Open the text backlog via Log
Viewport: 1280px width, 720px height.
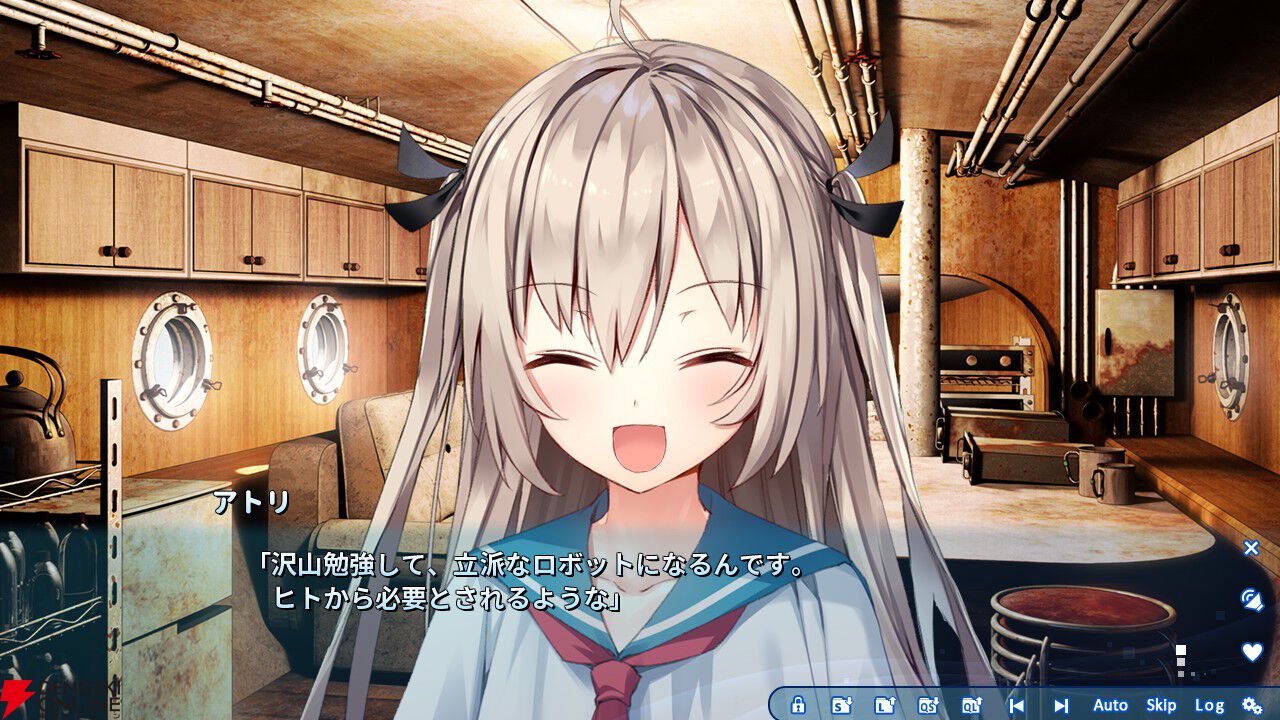pyautogui.click(x=1212, y=705)
